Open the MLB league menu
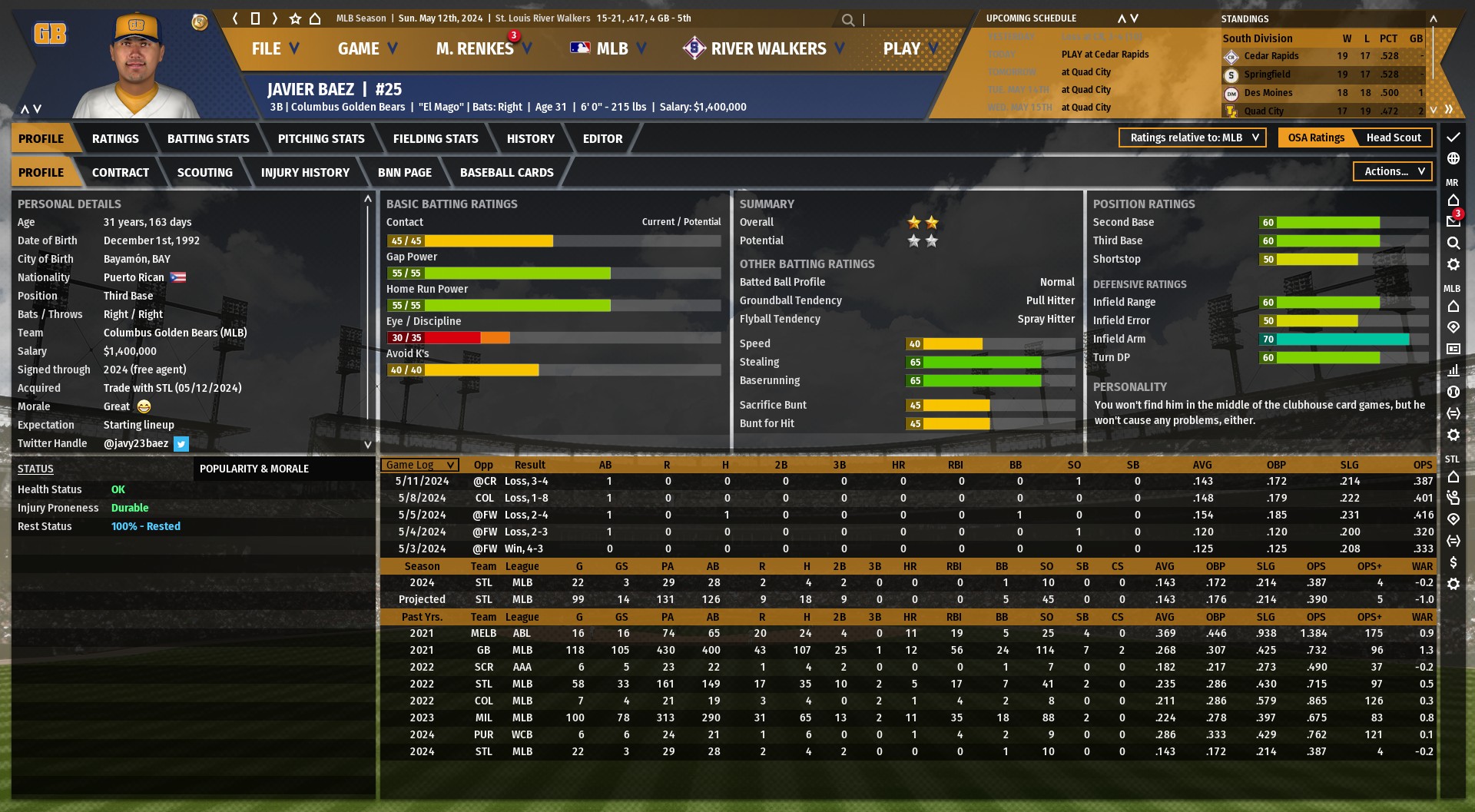The image size is (1475, 812). [608, 48]
